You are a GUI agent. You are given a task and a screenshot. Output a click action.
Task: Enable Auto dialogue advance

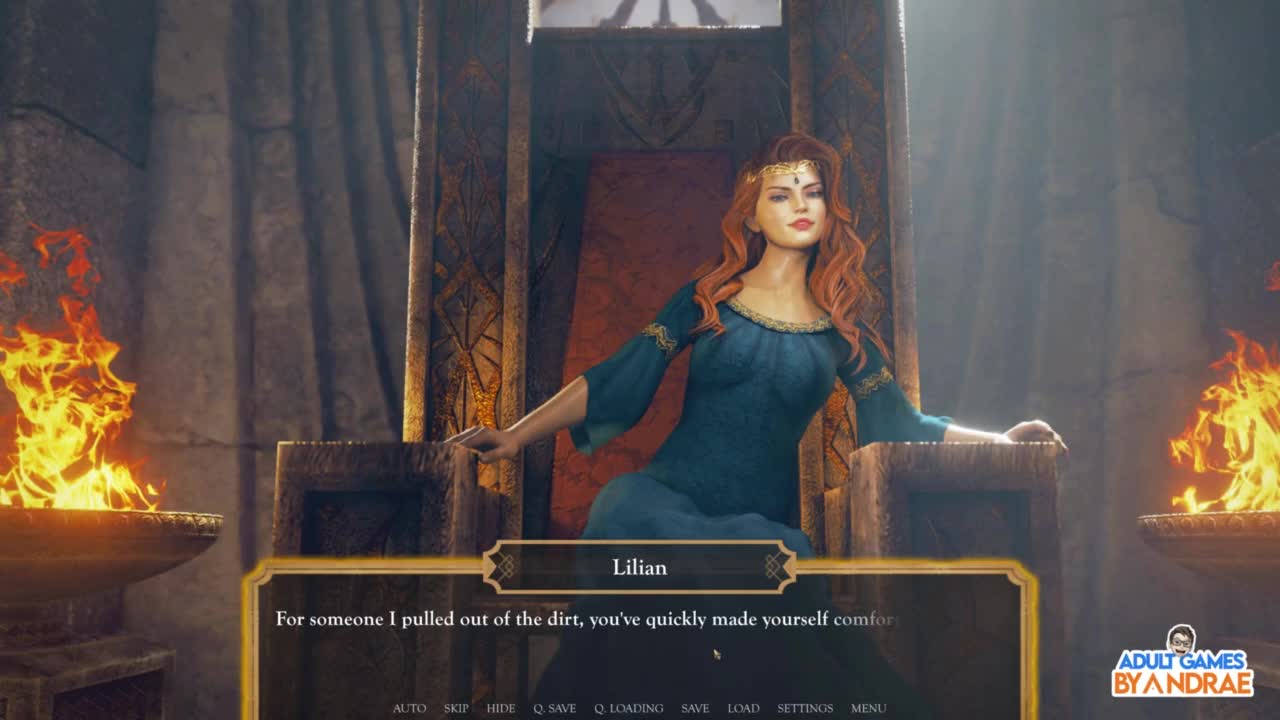[x=409, y=708]
